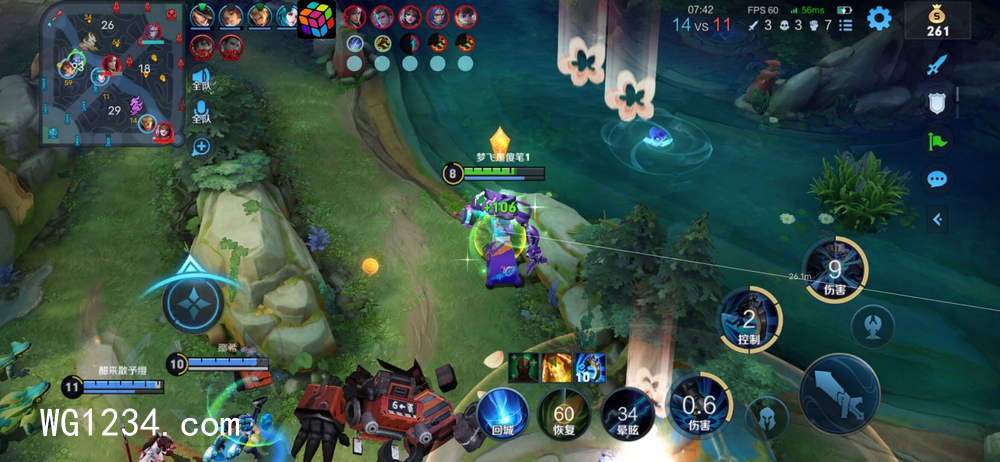Activate the restore (恢复) skill

point(565,413)
